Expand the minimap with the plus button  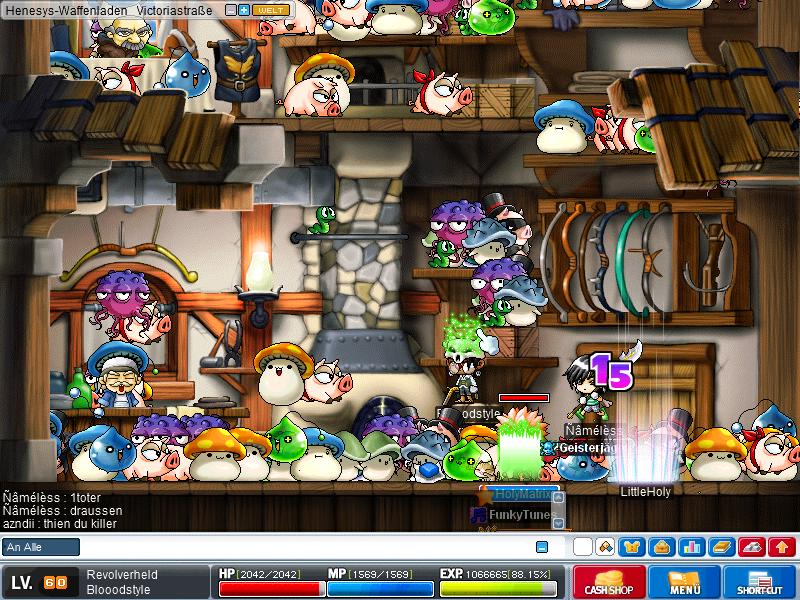tap(243, 9)
